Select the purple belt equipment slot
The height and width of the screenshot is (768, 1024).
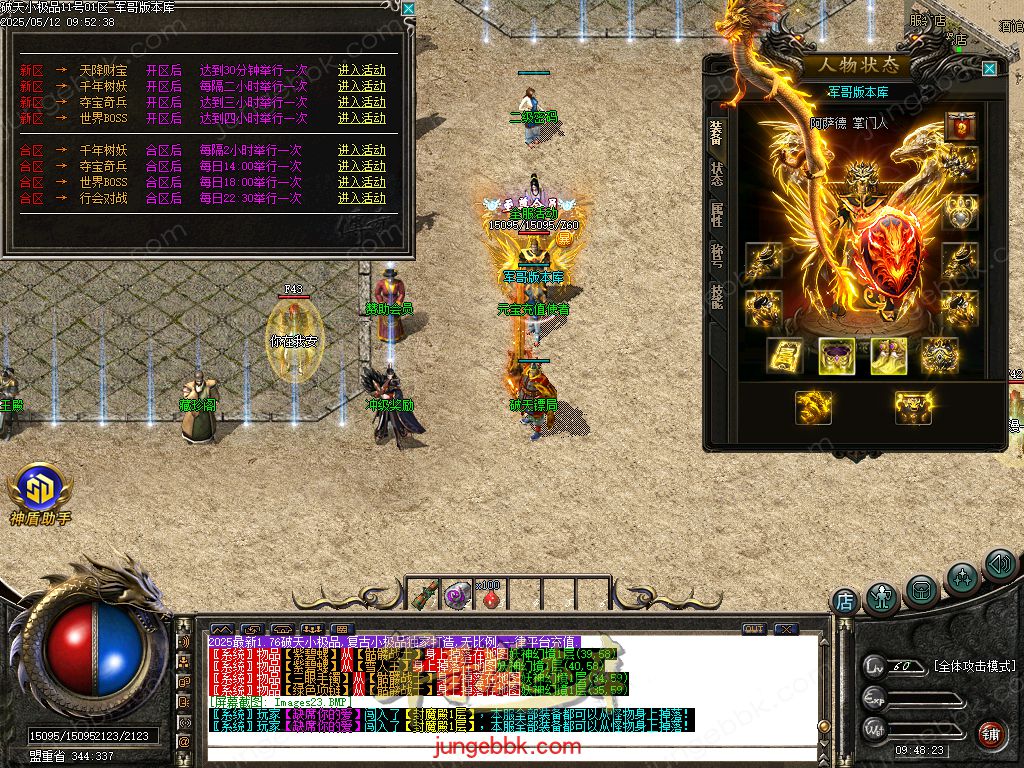click(835, 355)
